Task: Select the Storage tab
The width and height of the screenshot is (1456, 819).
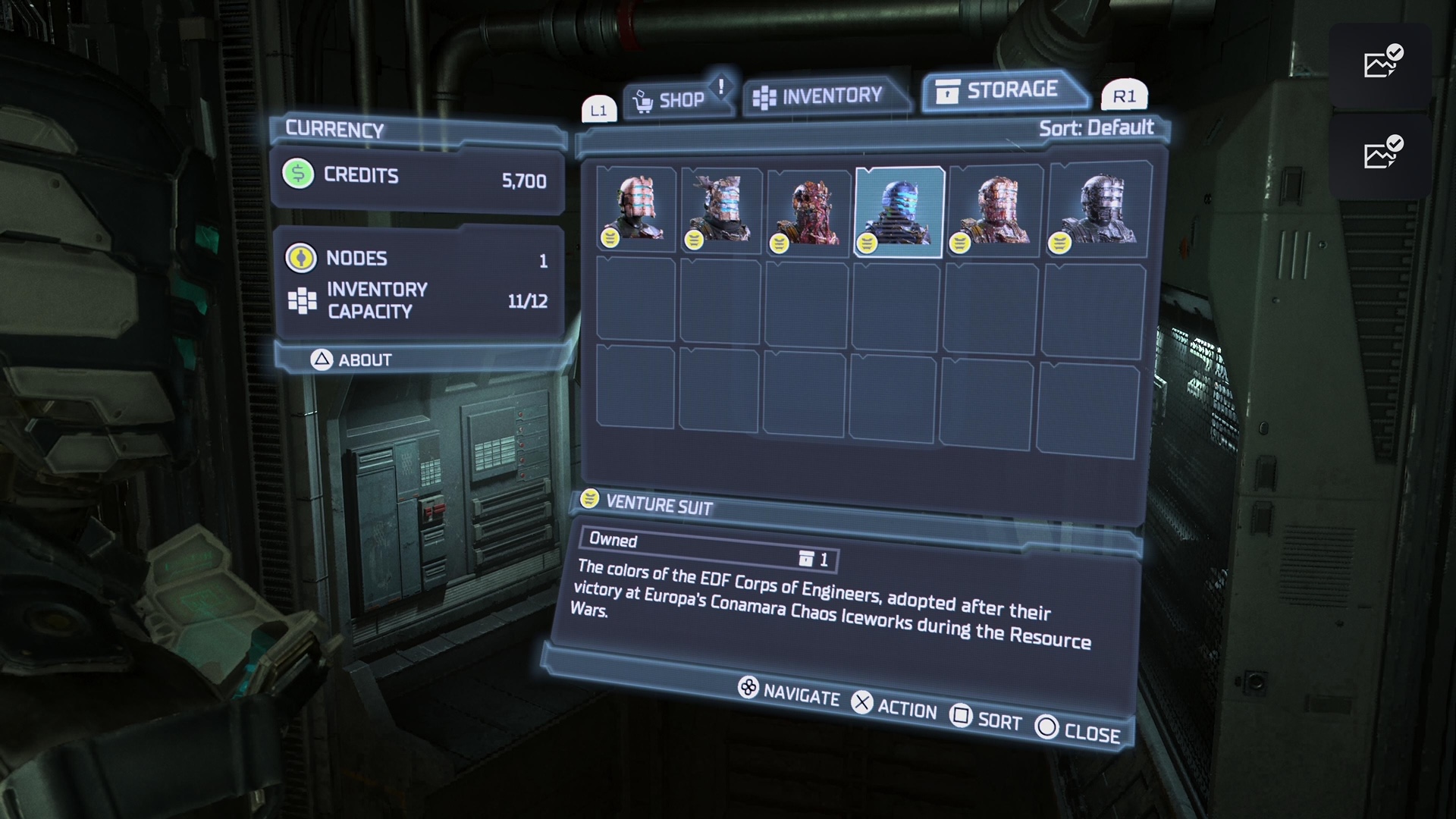Action: coord(1003,90)
